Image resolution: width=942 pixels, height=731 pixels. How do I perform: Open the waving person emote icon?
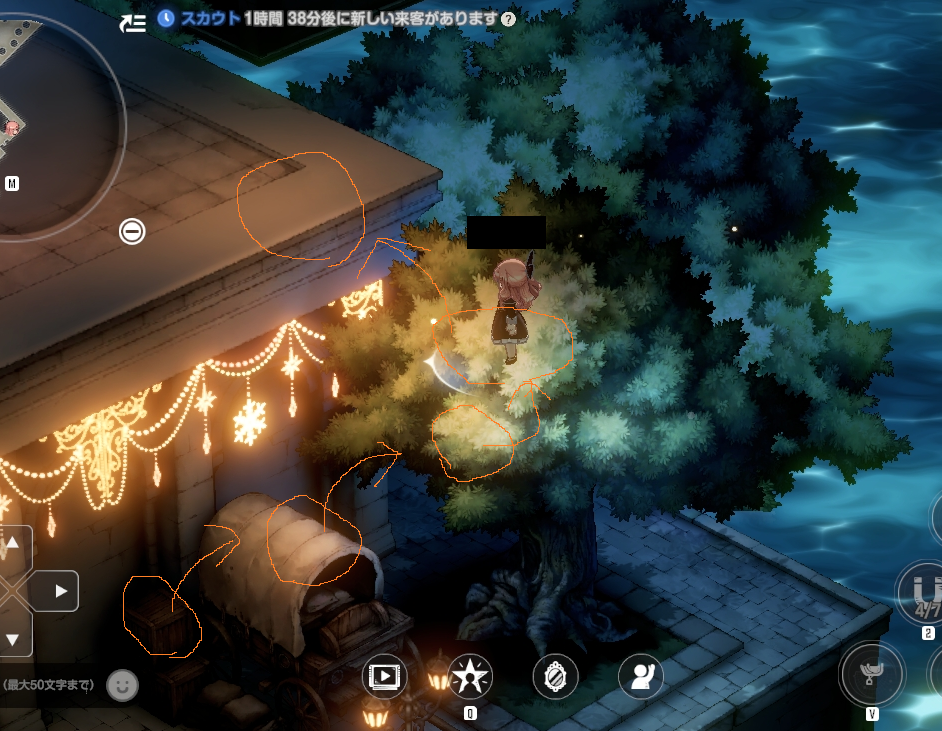pos(640,677)
